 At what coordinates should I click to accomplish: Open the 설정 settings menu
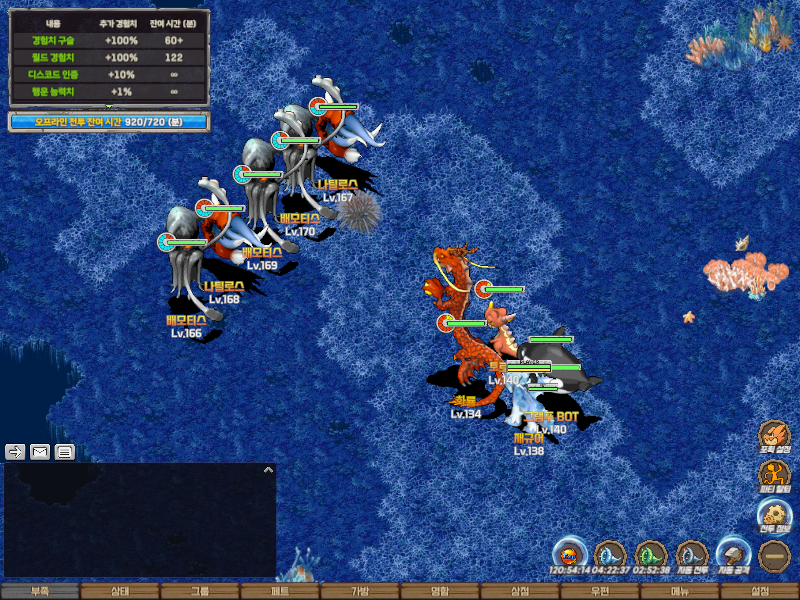pos(760,591)
